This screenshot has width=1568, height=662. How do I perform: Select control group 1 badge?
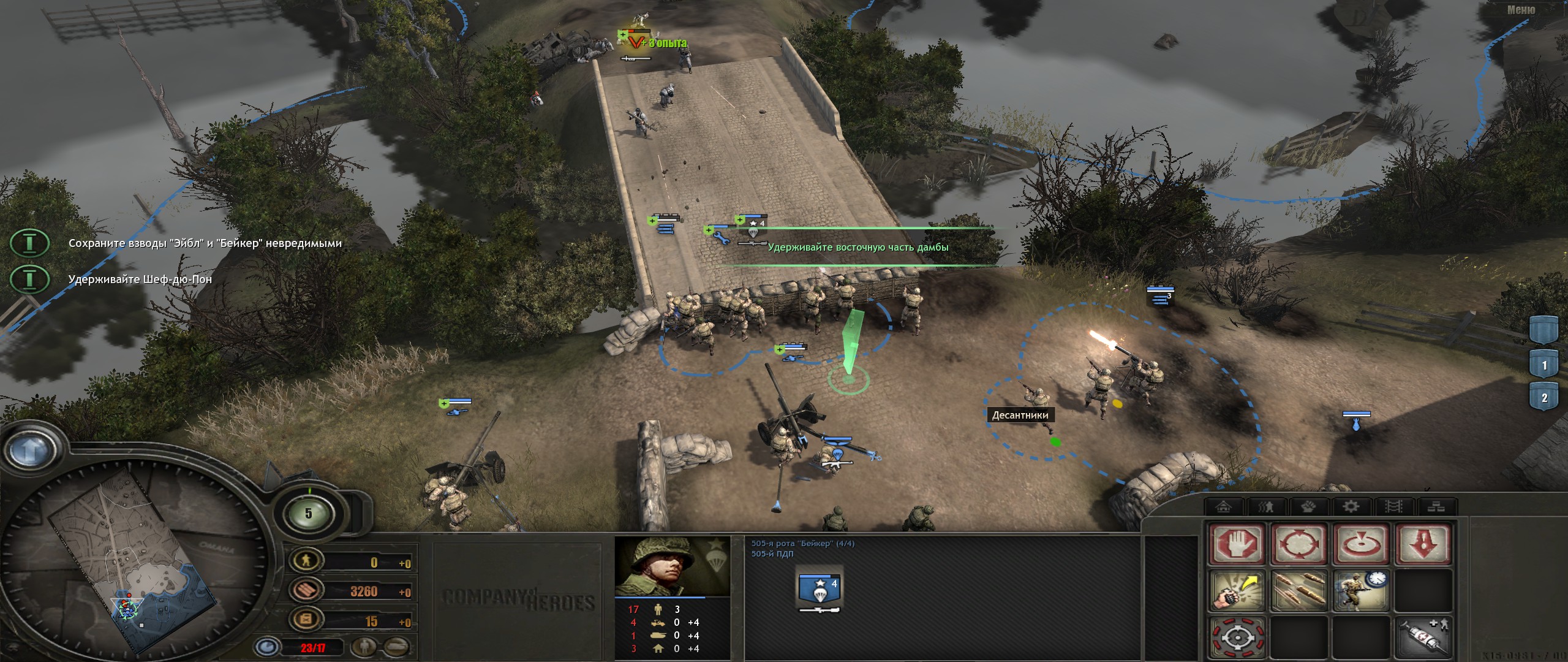coord(1544,365)
